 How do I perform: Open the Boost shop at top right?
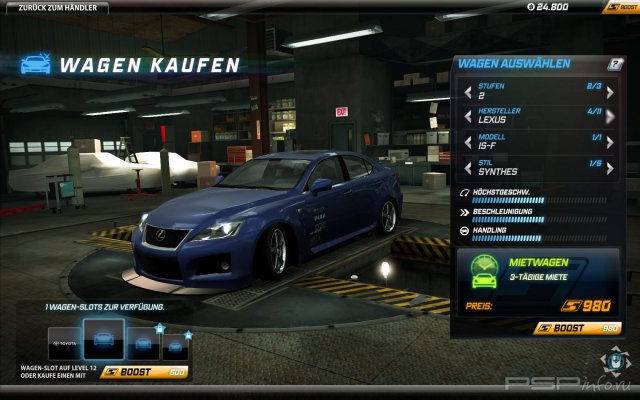[x=619, y=8]
